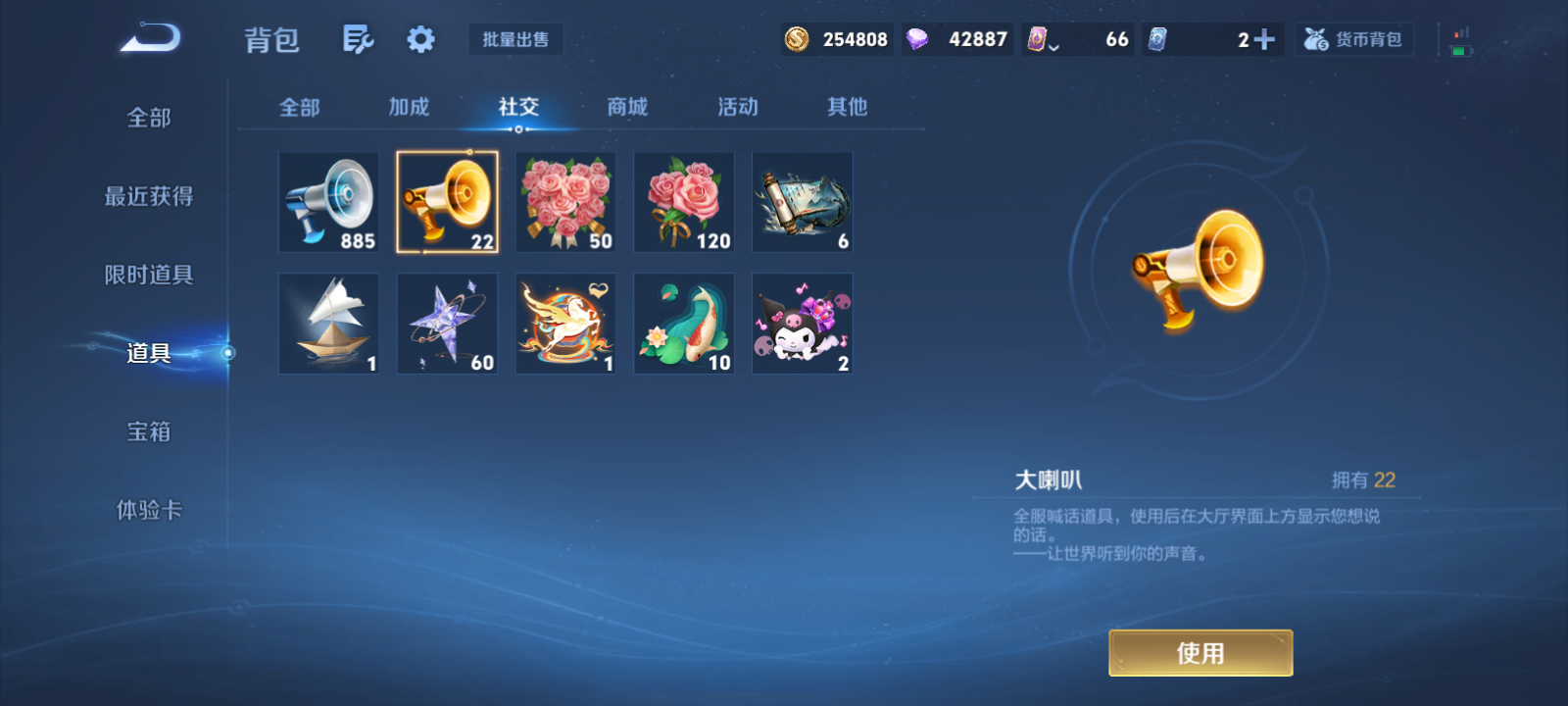Select the paper boat item

tap(328, 324)
